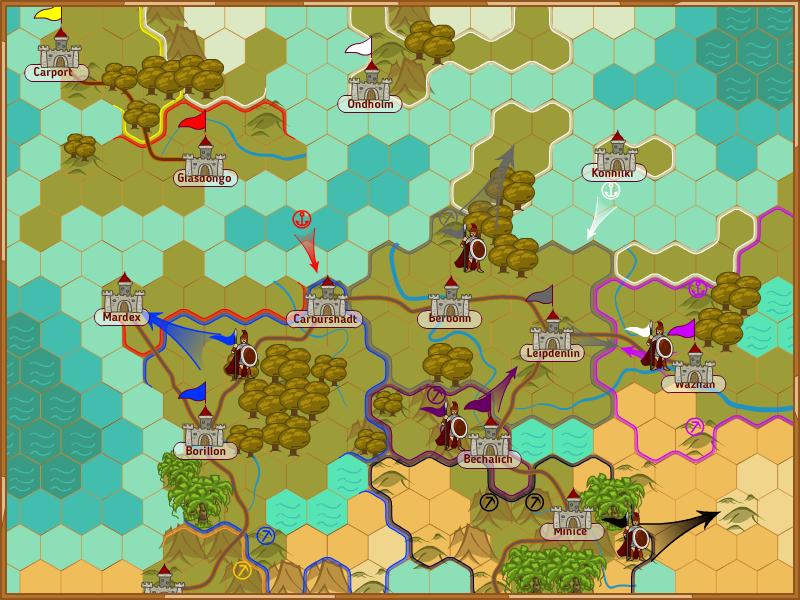Click the red anchor naval marker
The height and width of the screenshot is (600, 800).
click(x=299, y=218)
